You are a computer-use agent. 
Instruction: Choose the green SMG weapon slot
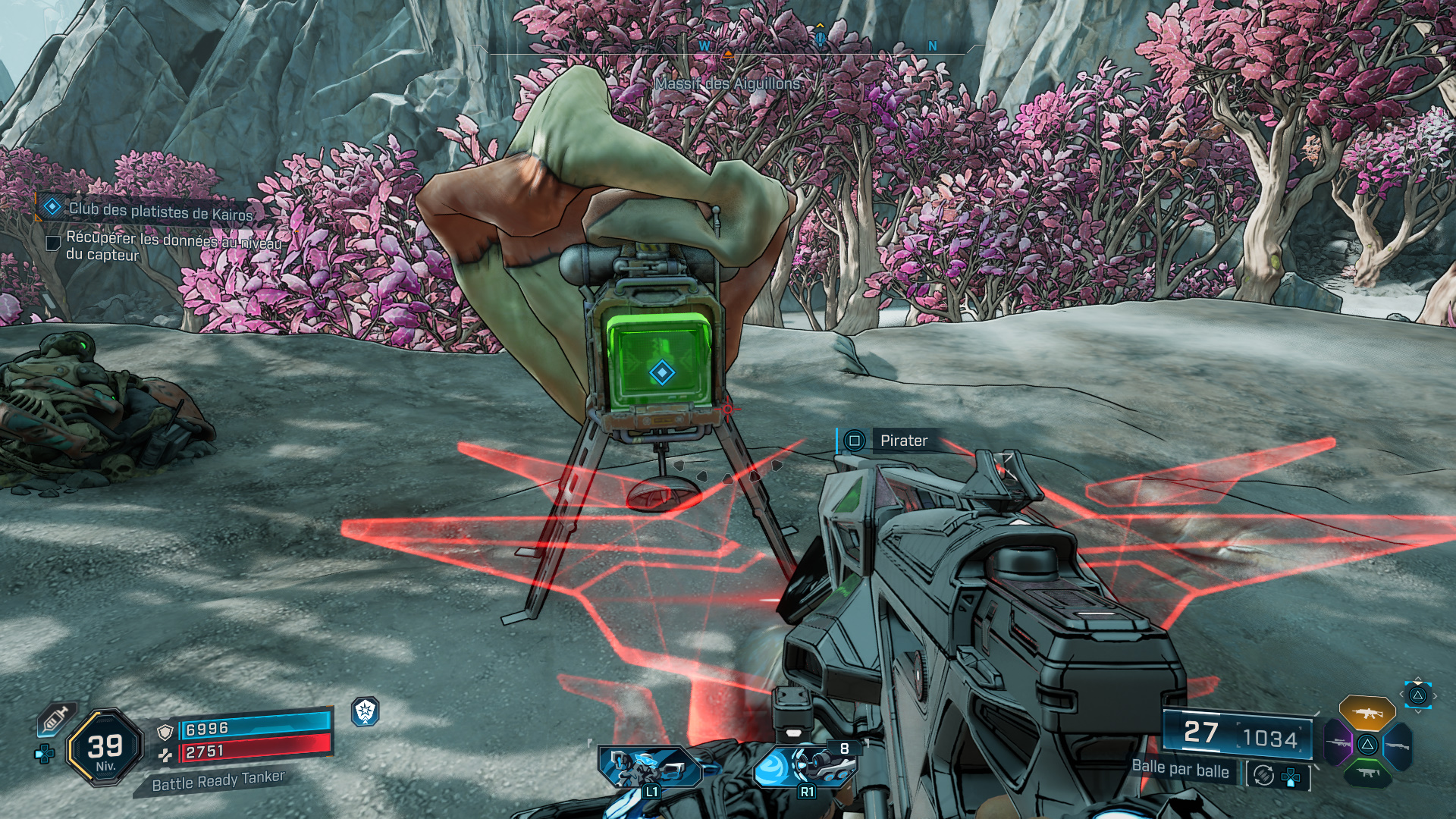(x=1367, y=773)
